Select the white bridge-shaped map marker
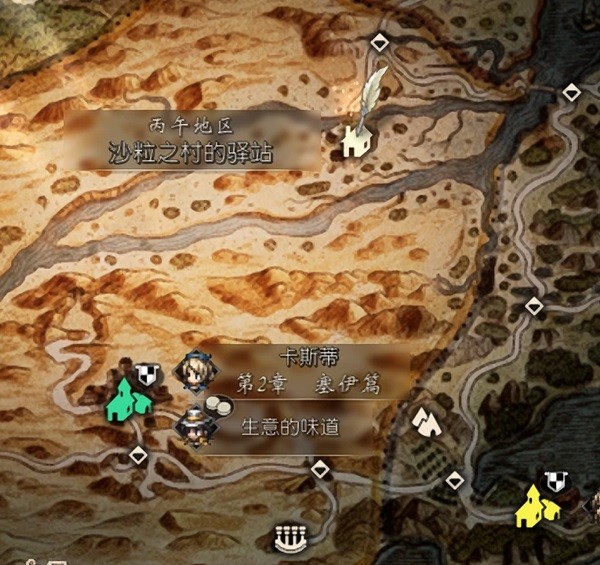The width and height of the screenshot is (600, 565). pos(287,541)
